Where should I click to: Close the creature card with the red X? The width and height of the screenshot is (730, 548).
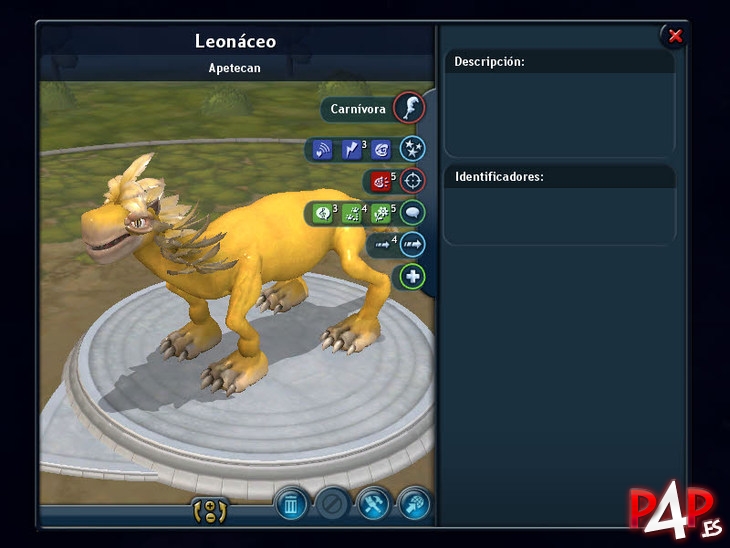pyautogui.click(x=675, y=36)
